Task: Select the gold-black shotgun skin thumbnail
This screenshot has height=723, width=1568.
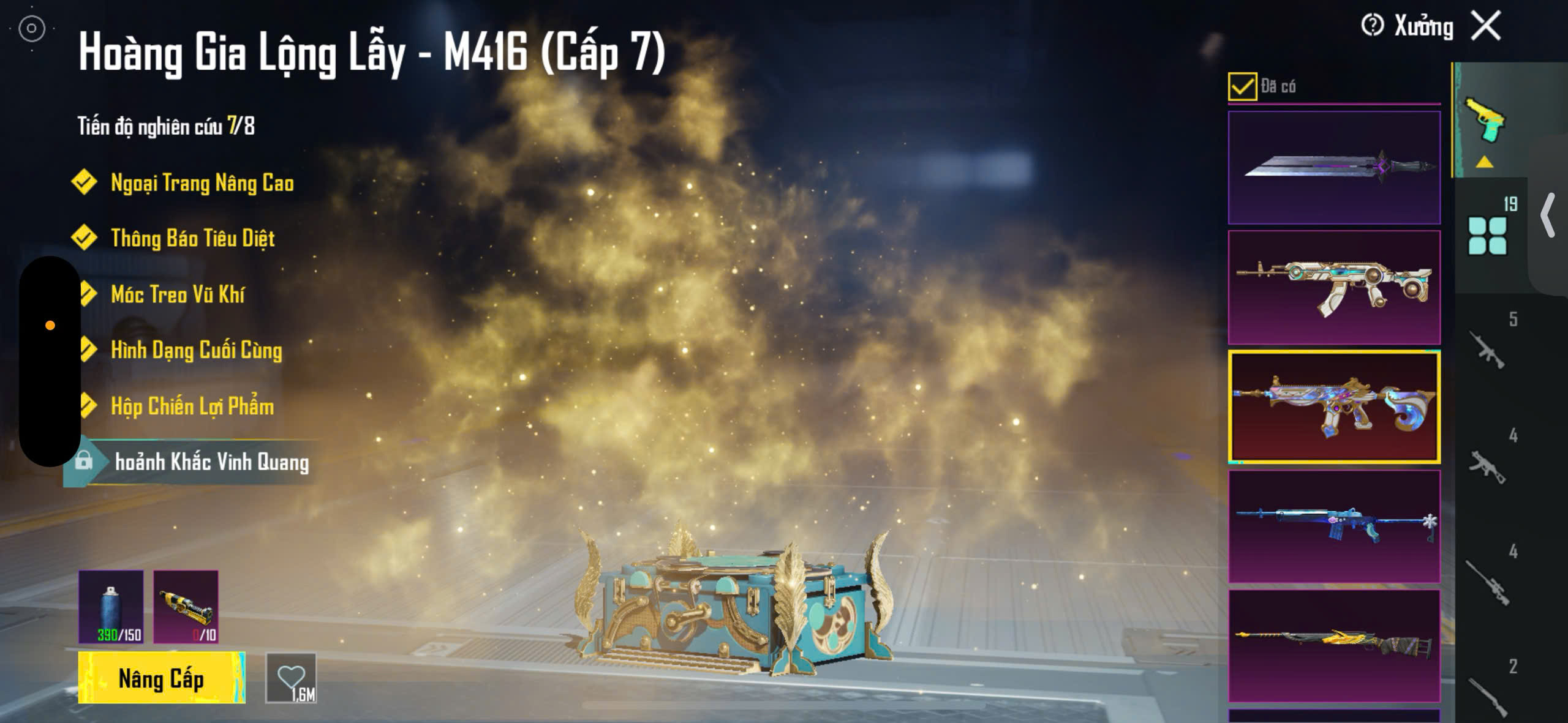Action: coord(1334,646)
